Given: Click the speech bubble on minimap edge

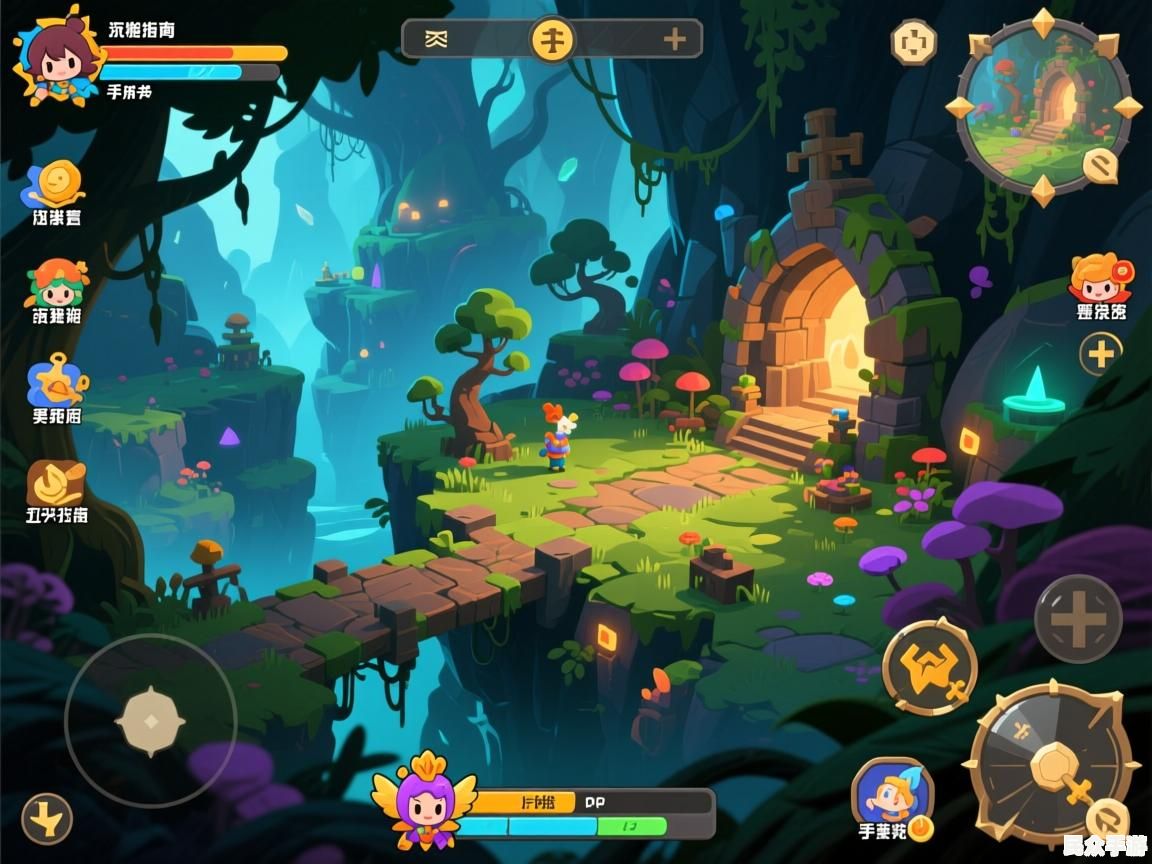Looking at the screenshot, I should tap(1101, 165).
